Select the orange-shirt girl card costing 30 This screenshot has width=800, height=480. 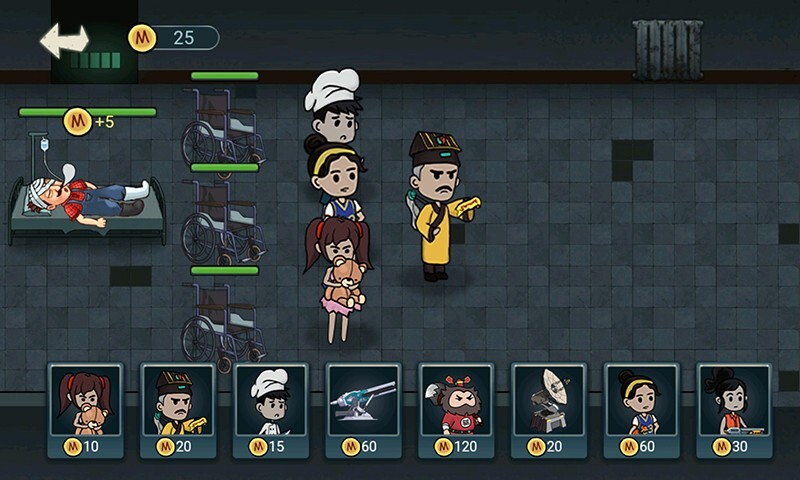click(734, 409)
